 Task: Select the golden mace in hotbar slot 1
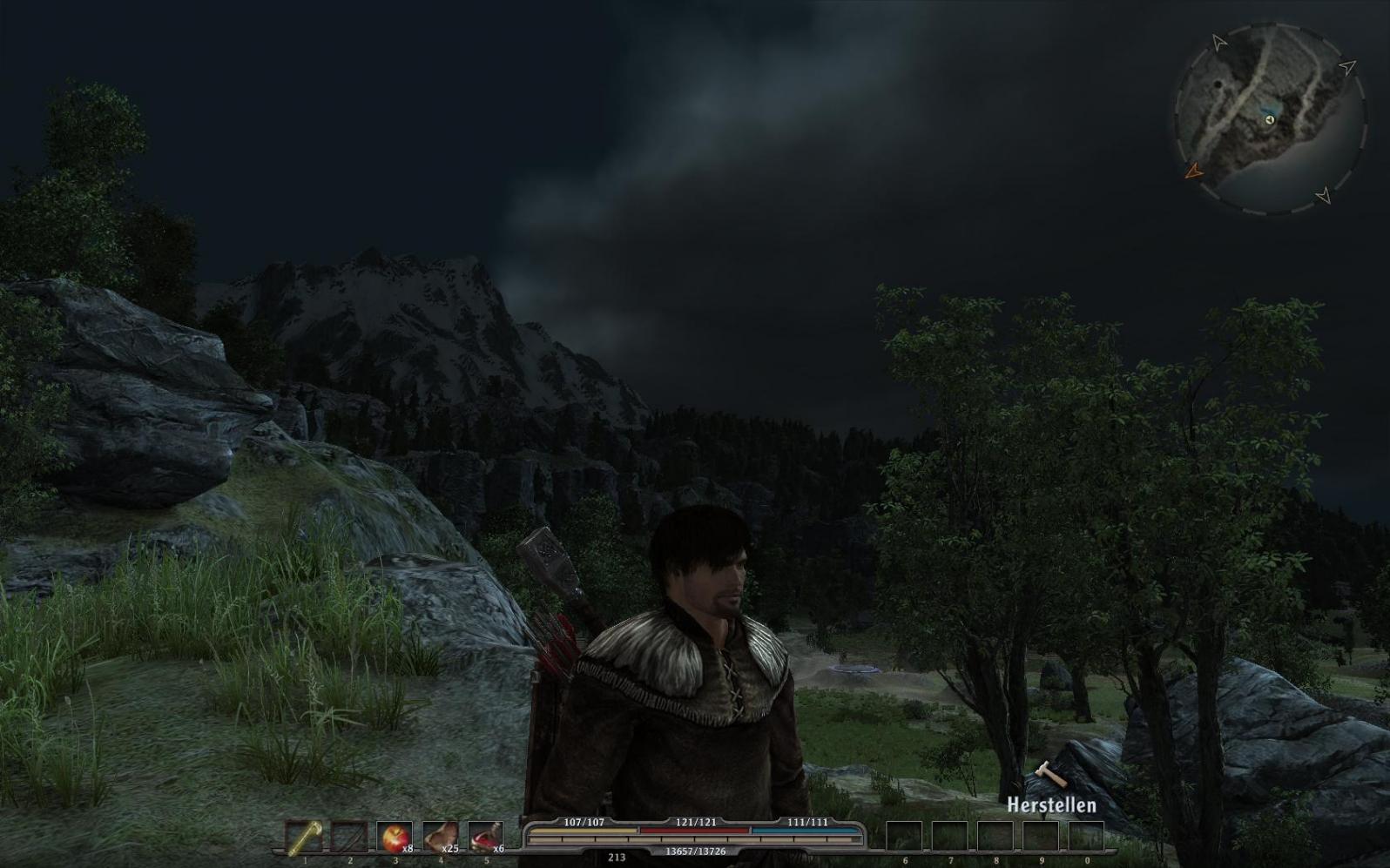point(305,838)
